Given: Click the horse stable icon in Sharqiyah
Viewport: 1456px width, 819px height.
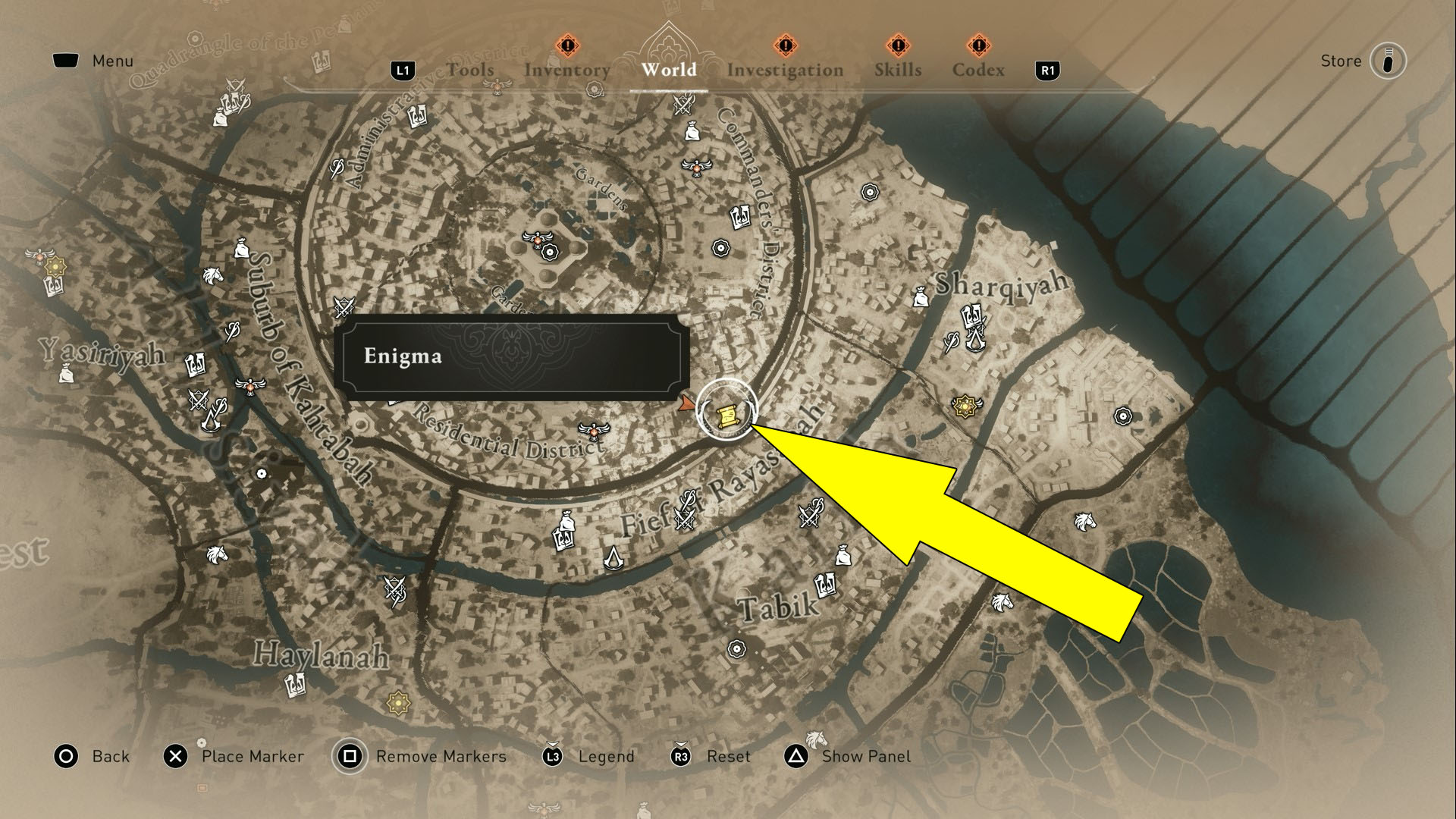Looking at the screenshot, I should (1084, 522).
